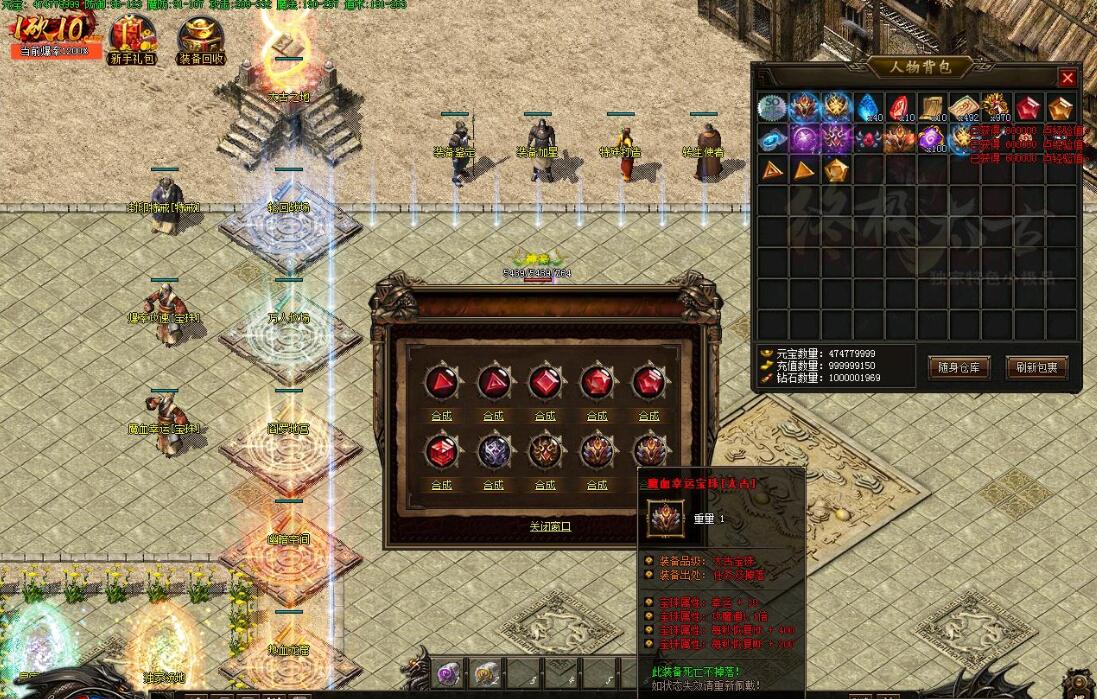Image resolution: width=1097 pixels, height=699 pixels.
Task: Click the 关闭窗口 link in the crafting window
Action: pyautogui.click(x=550, y=526)
